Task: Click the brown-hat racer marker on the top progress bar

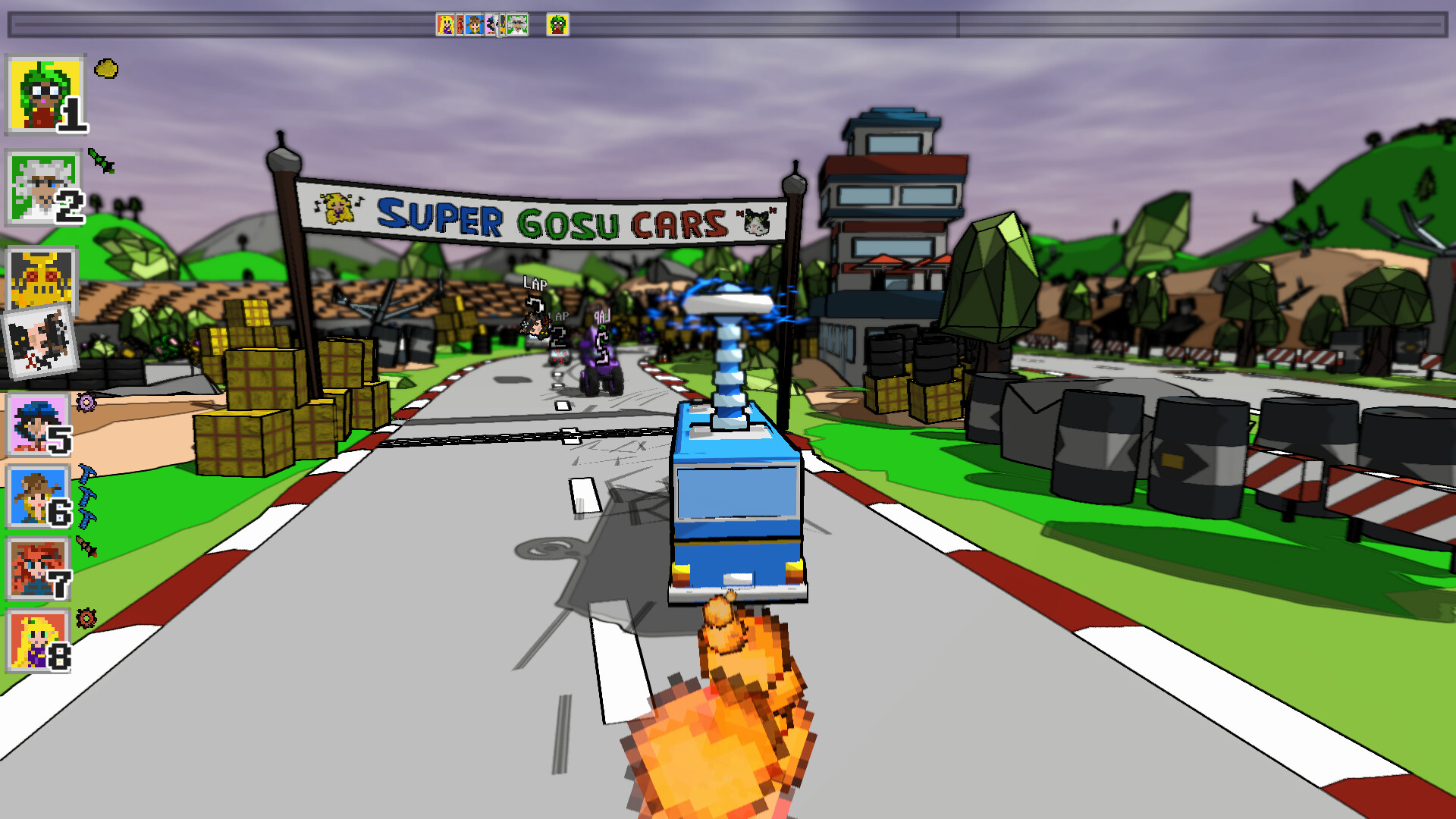Action: pos(473,24)
